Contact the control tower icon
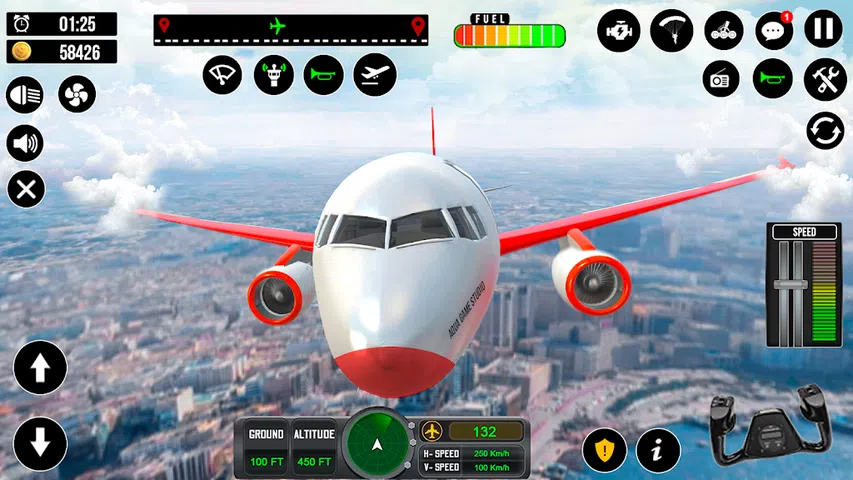 click(x=273, y=75)
